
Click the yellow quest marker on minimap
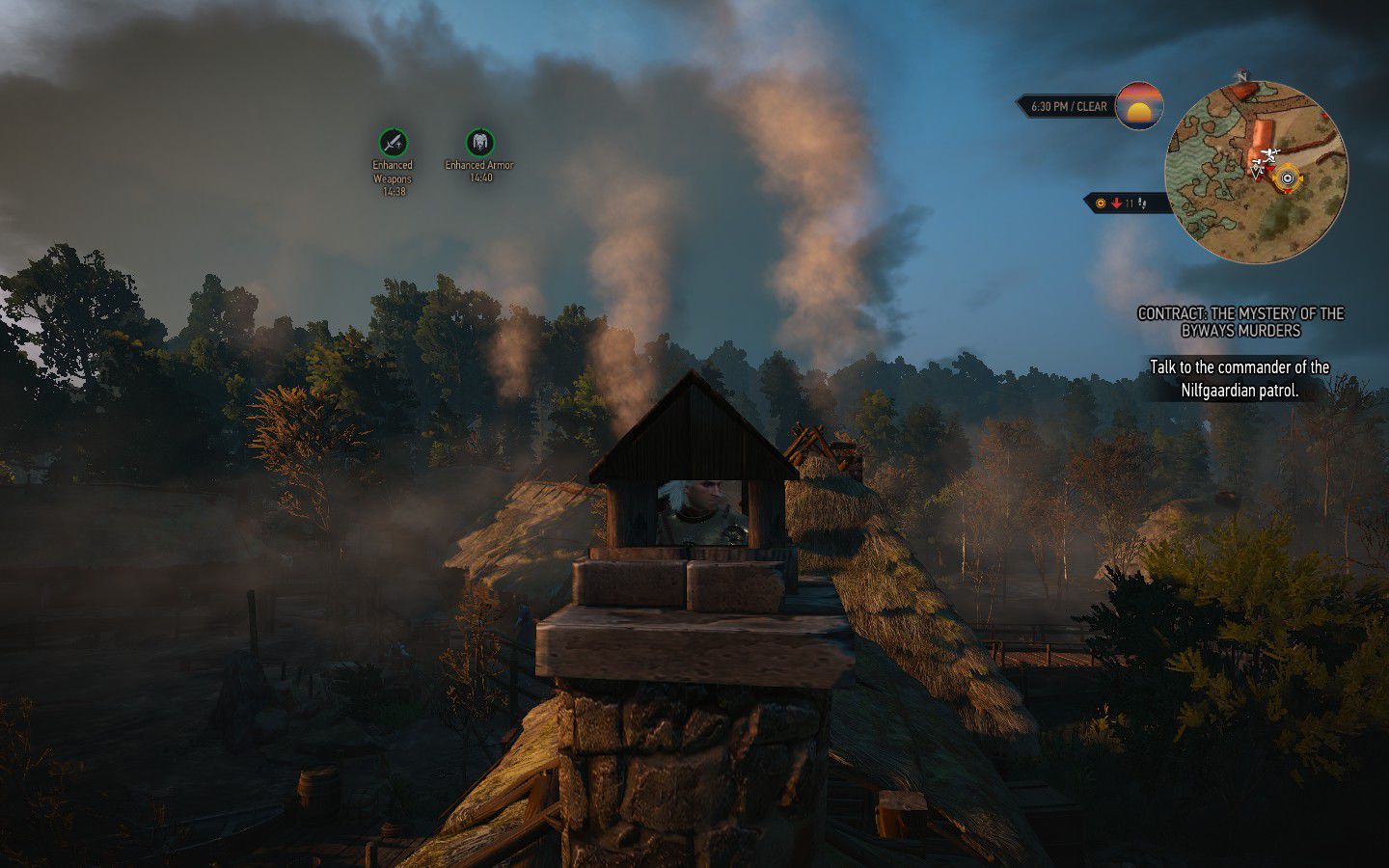[1289, 178]
